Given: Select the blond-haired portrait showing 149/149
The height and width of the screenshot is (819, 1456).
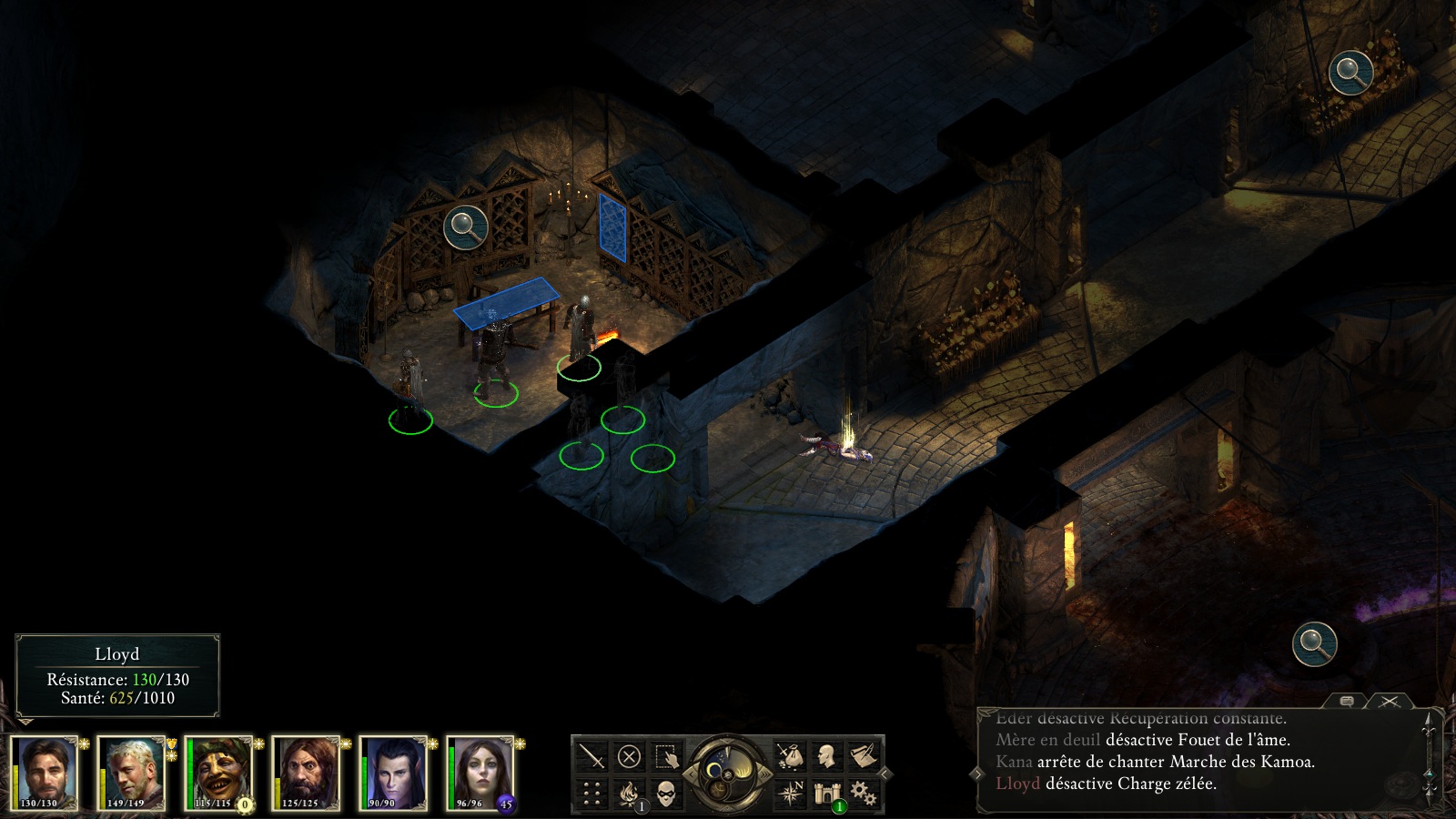Looking at the screenshot, I should tap(132, 773).
